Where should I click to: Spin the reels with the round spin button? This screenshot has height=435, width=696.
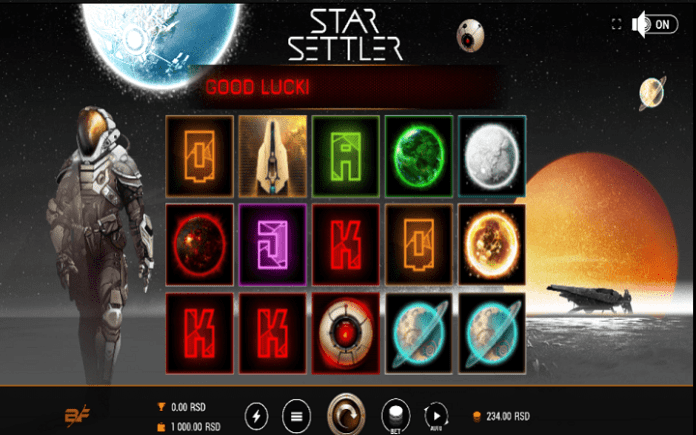(x=347, y=413)
